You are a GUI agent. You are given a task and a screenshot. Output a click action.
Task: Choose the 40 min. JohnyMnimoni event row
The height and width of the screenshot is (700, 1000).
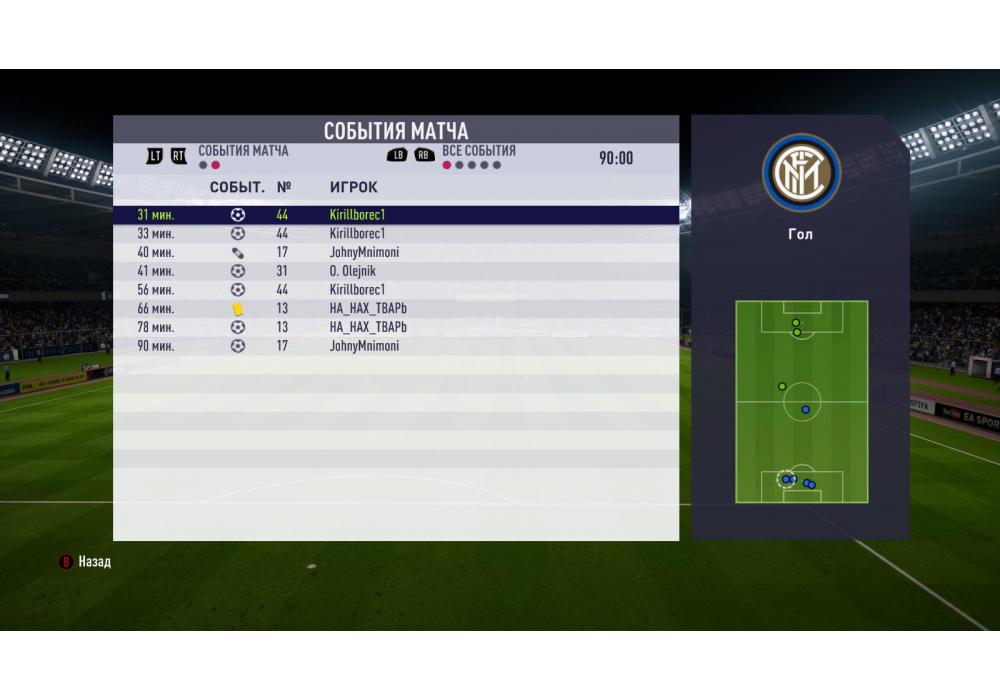pos(395,252)
